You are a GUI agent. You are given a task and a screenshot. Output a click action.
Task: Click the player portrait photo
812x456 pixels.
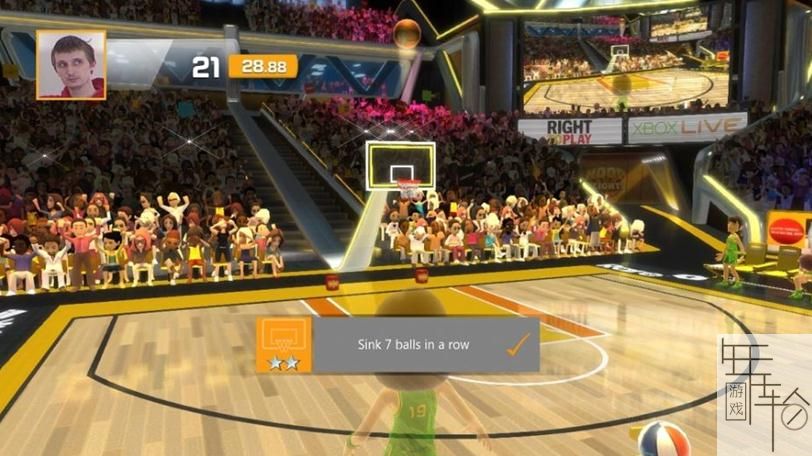(71, 65)
